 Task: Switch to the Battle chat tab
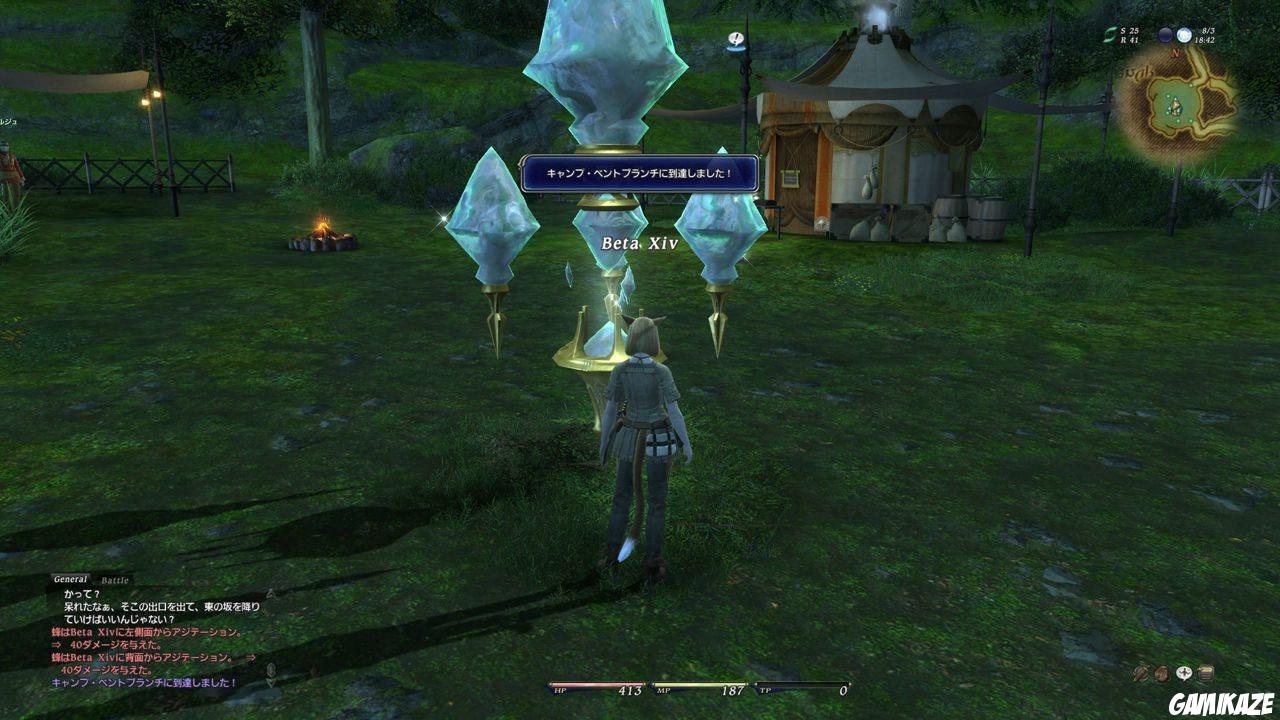tap(113, 581)
